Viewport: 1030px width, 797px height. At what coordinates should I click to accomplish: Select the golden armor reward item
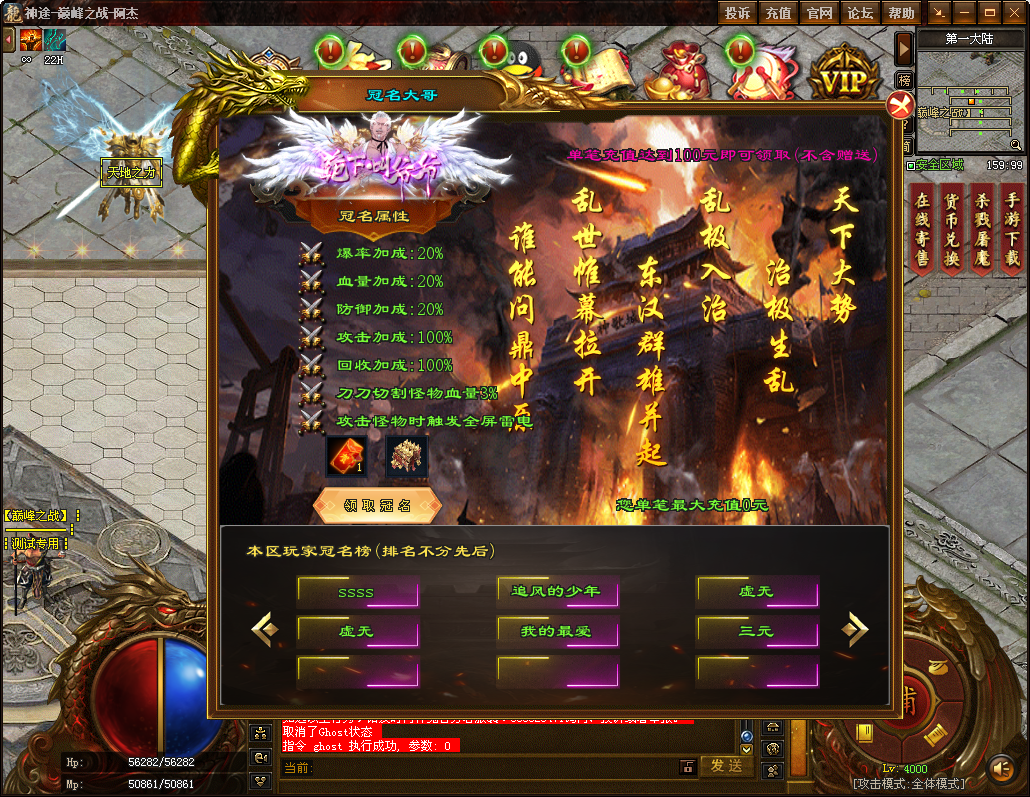pos(407,457)
